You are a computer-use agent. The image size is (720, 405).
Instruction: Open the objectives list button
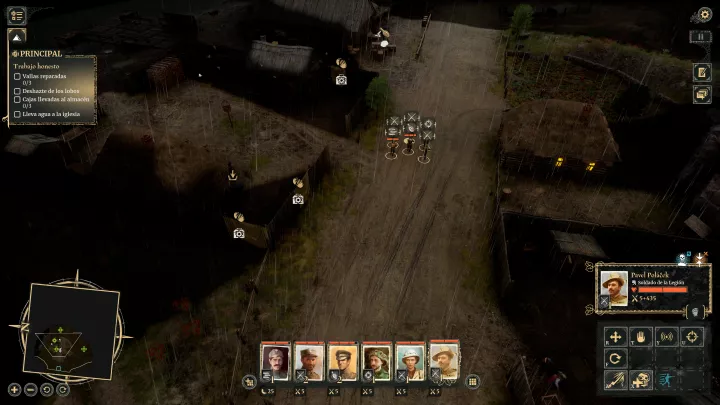point(16,15)
